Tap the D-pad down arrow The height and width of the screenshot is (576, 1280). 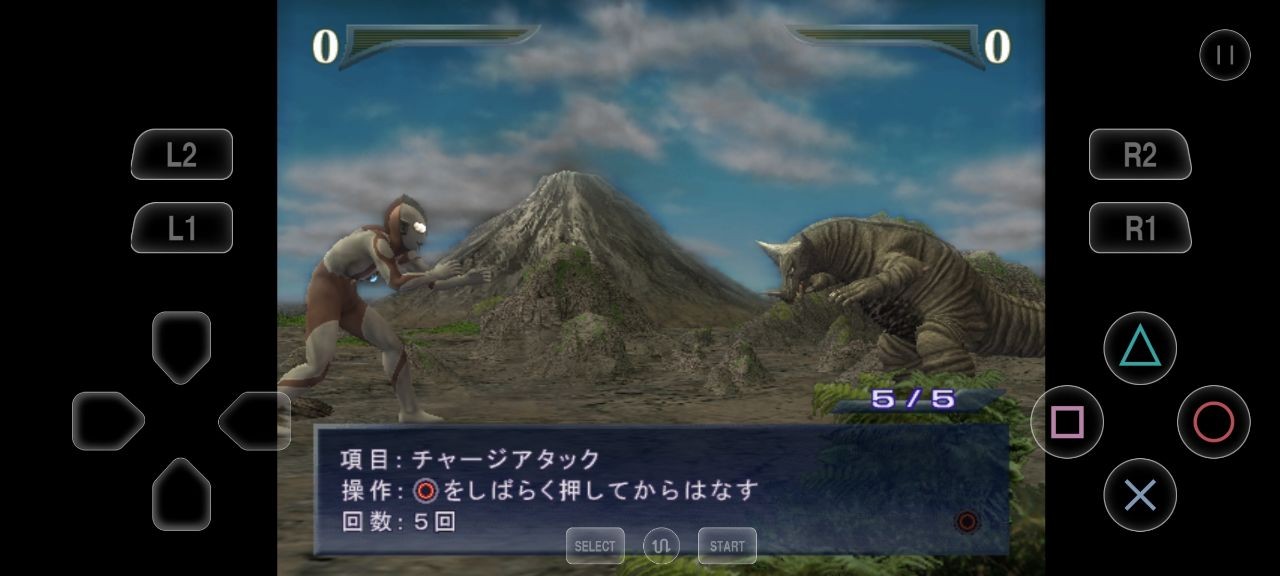[x=181, y=494]
